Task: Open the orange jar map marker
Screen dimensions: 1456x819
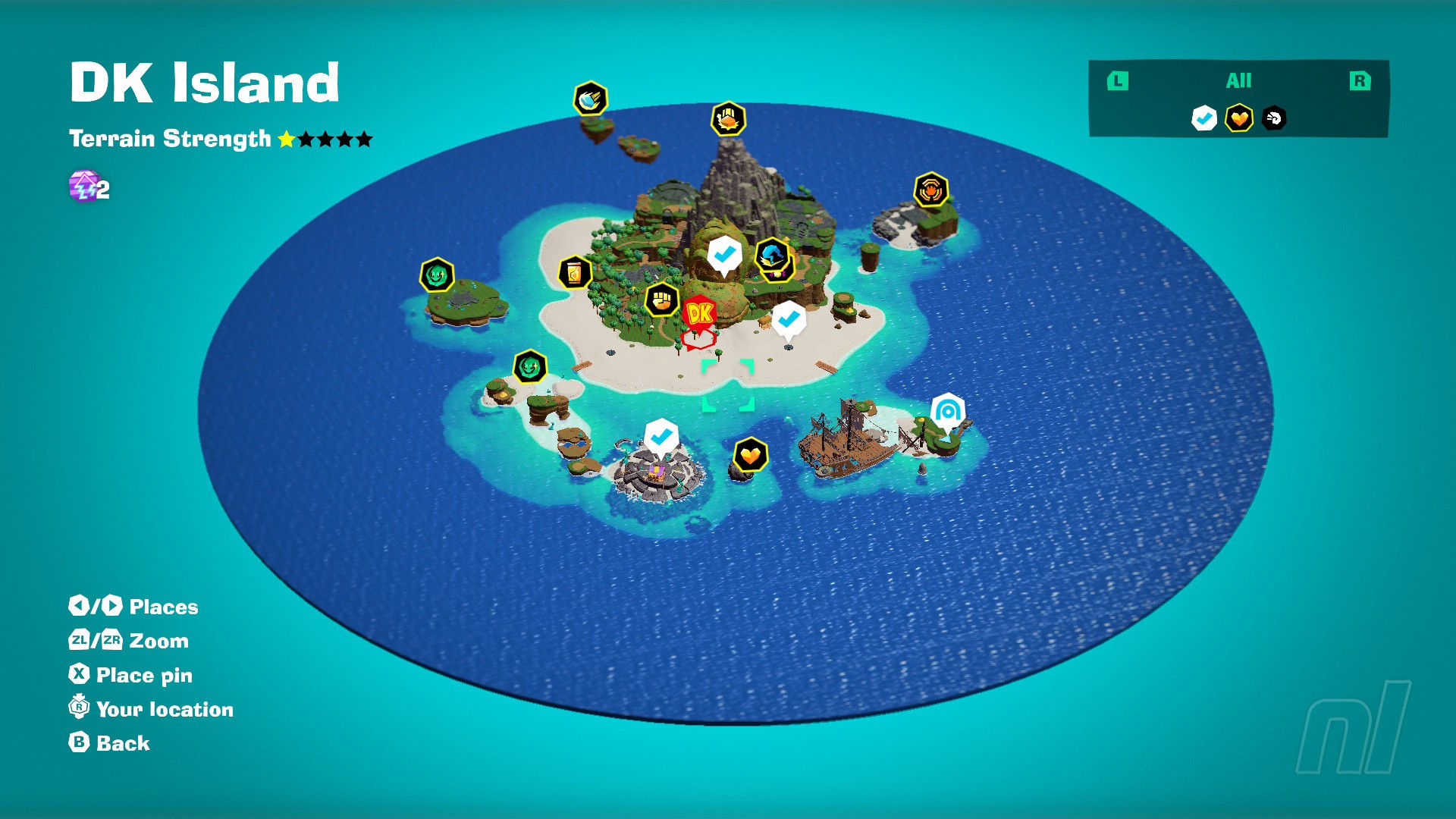Action: (x=575, y=272)
